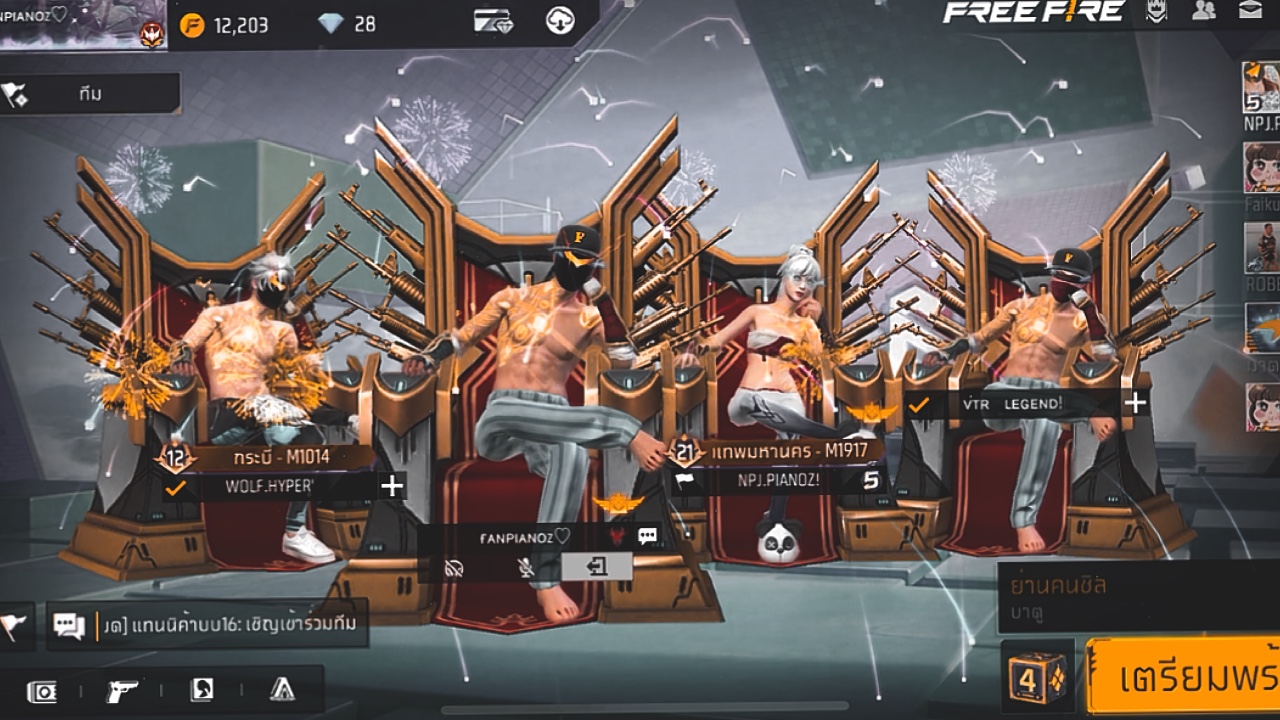The height and width of the screenshot is (720, 1280).
Task: Toggle the crossed-out headphones (speaker mute) icon
Action: (456, 568)
